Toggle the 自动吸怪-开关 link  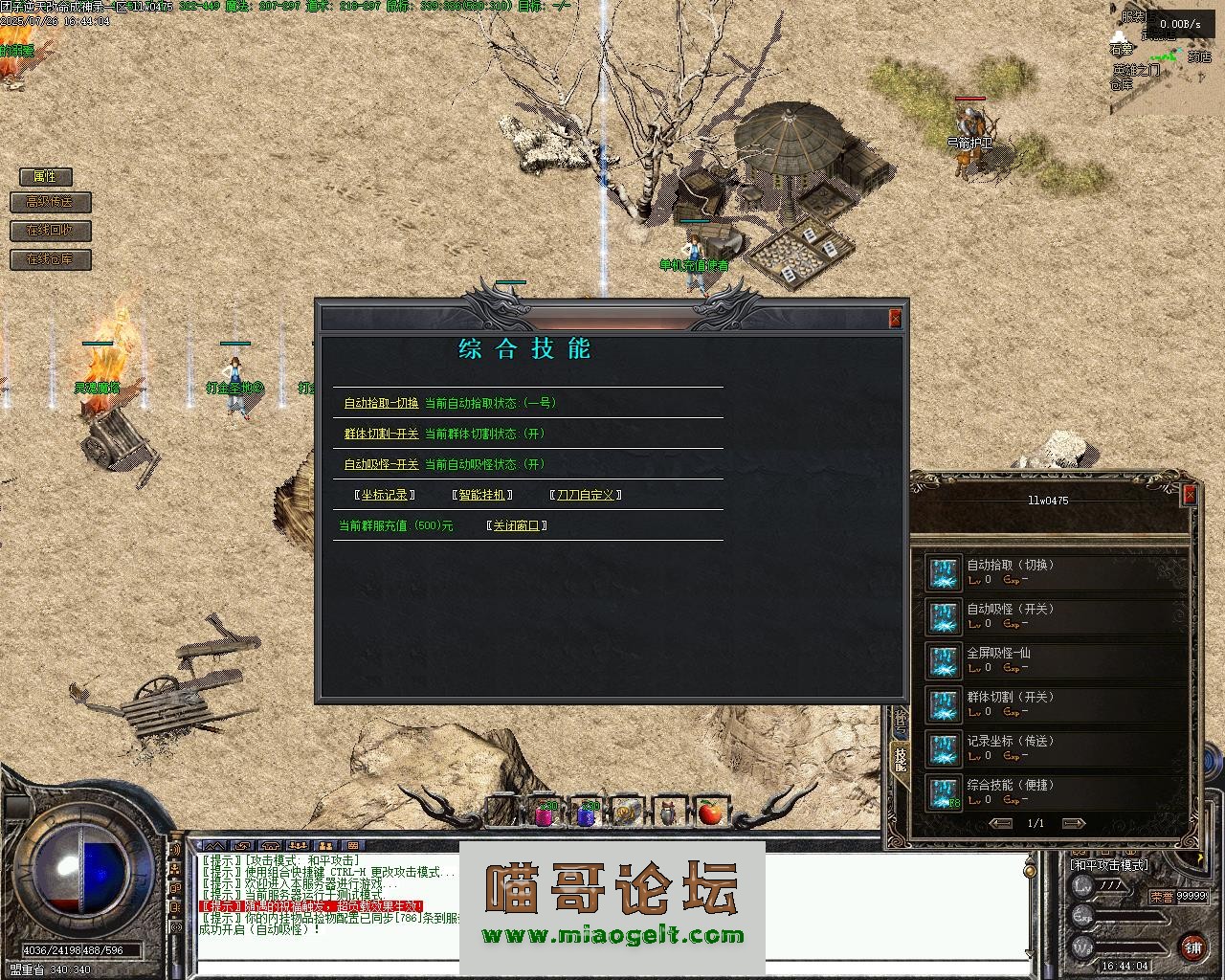381,464
